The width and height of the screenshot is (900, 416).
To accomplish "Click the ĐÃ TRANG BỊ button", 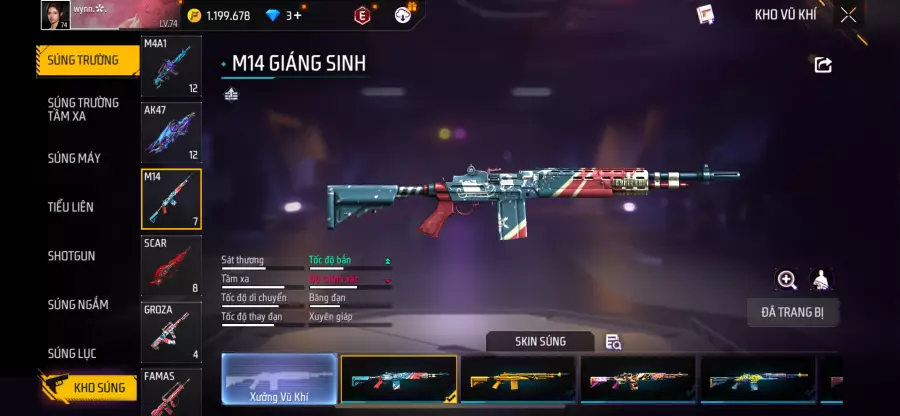I will (792, 312).
